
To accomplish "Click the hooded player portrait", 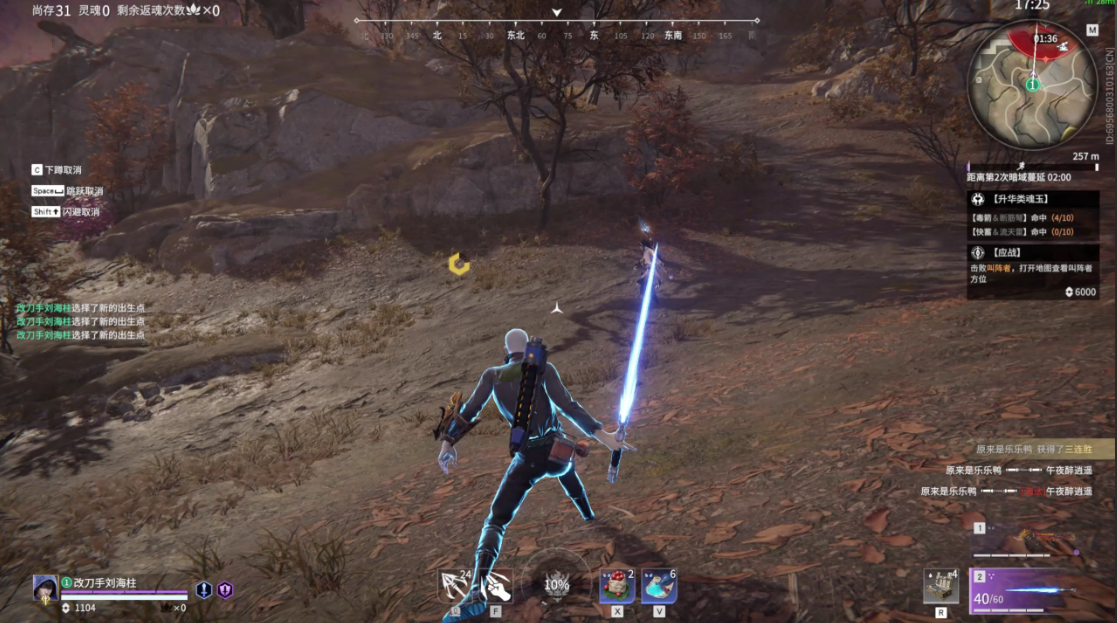I will click(45, 588).
